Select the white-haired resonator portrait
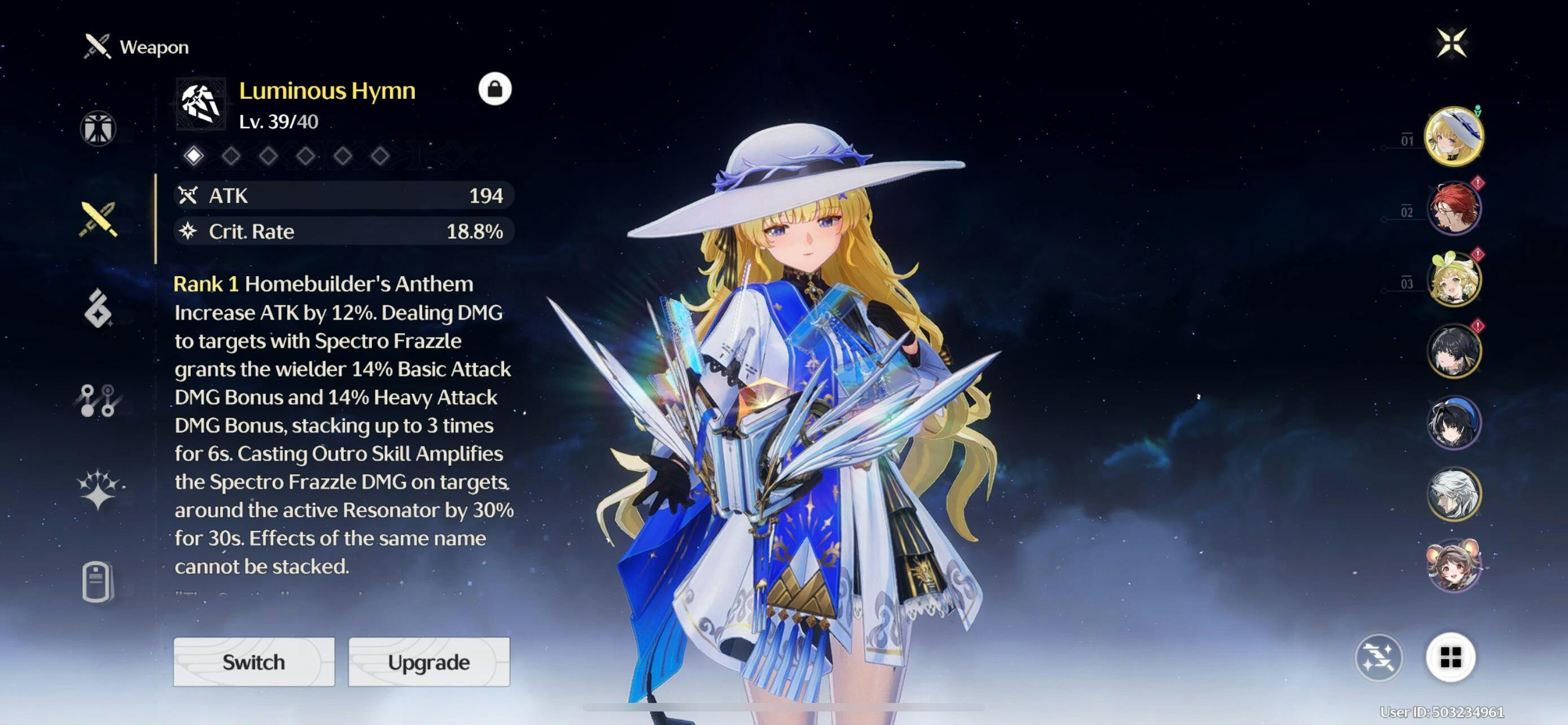This screenshot has width=1568, height=725. click(1453, 493)
